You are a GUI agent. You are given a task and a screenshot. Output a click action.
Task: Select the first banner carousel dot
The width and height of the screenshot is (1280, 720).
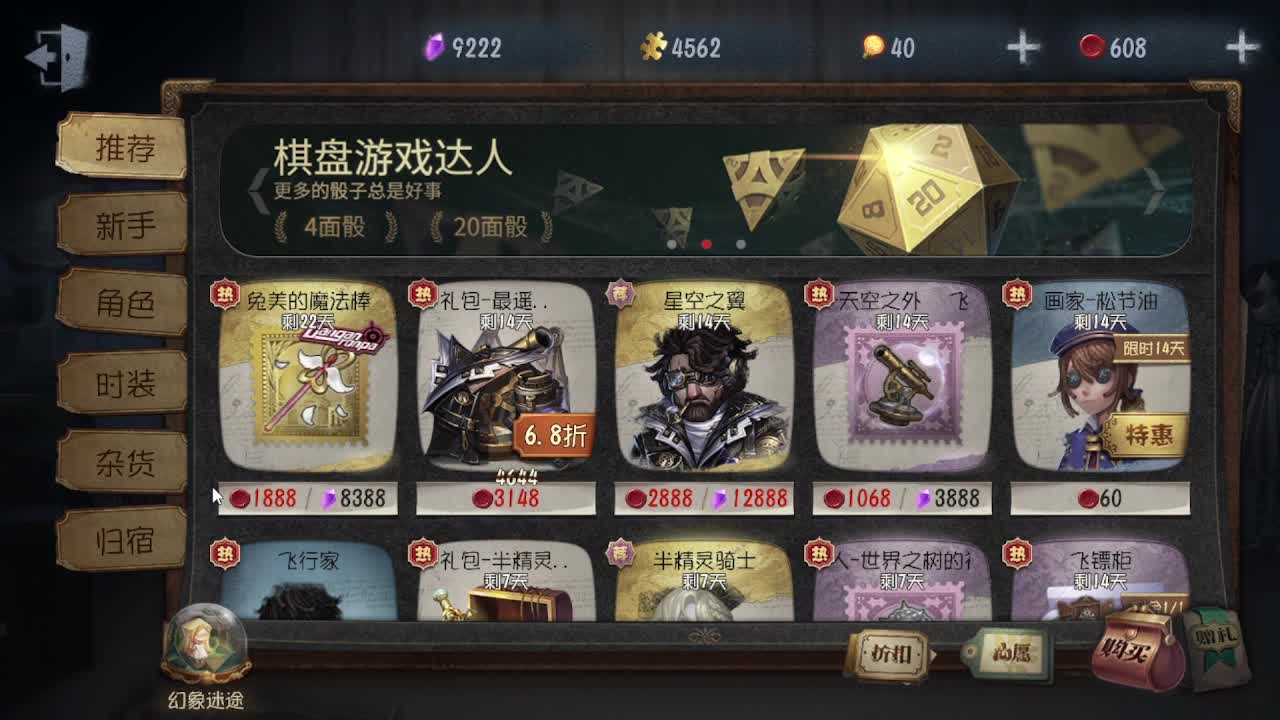coord(670,242)
